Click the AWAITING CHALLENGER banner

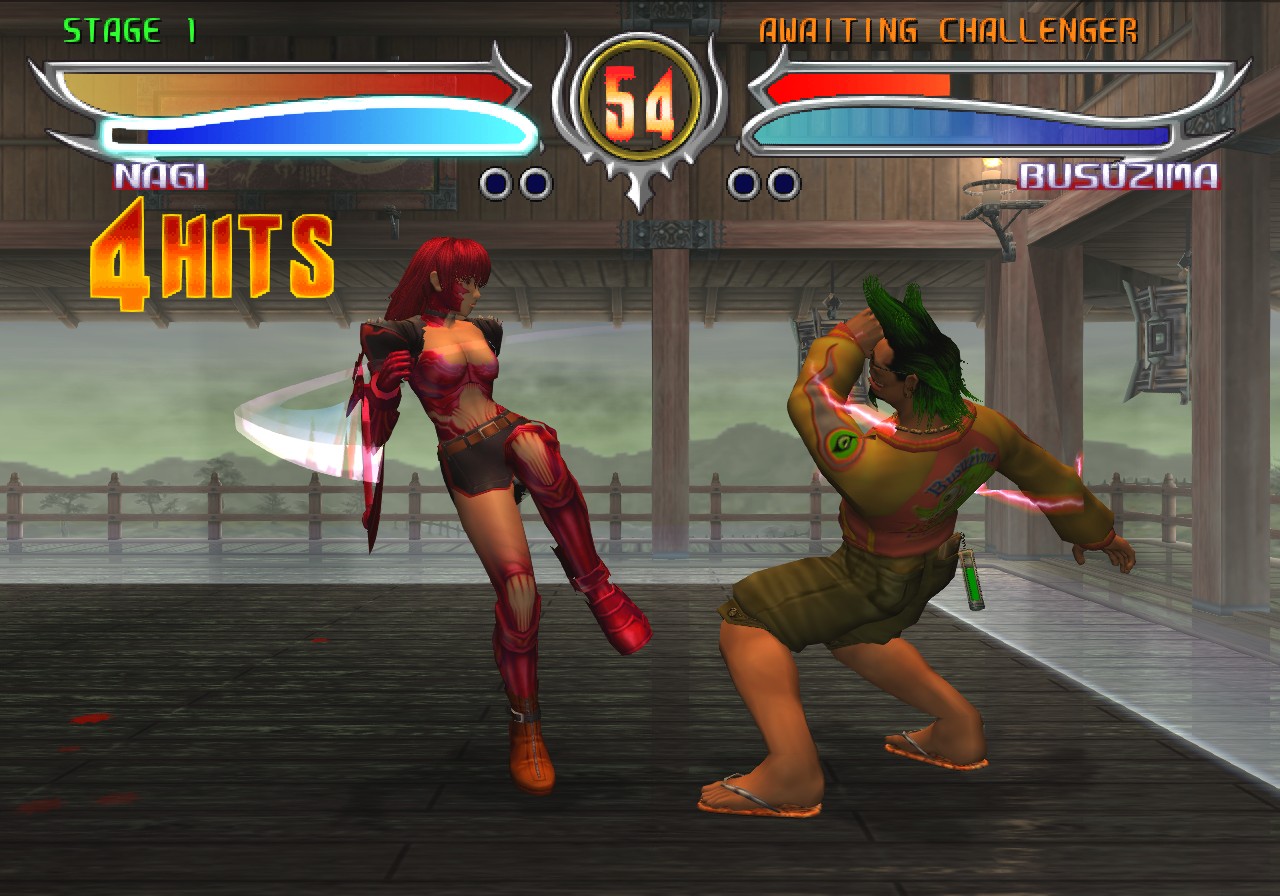[x=948, y=30]
